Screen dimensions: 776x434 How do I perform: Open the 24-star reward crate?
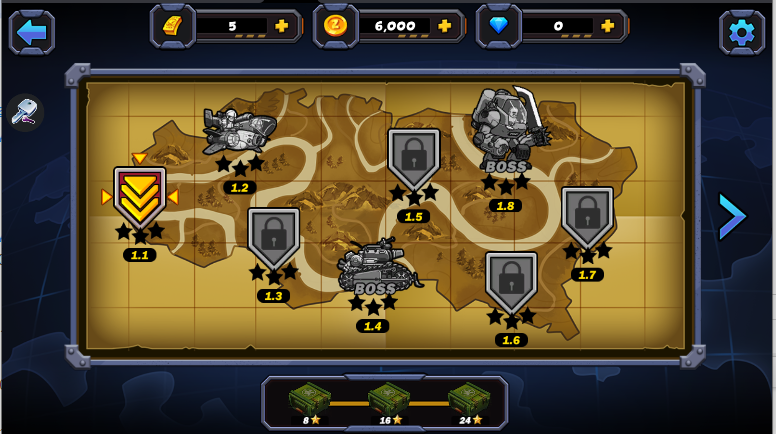click(x=467, y=400)
